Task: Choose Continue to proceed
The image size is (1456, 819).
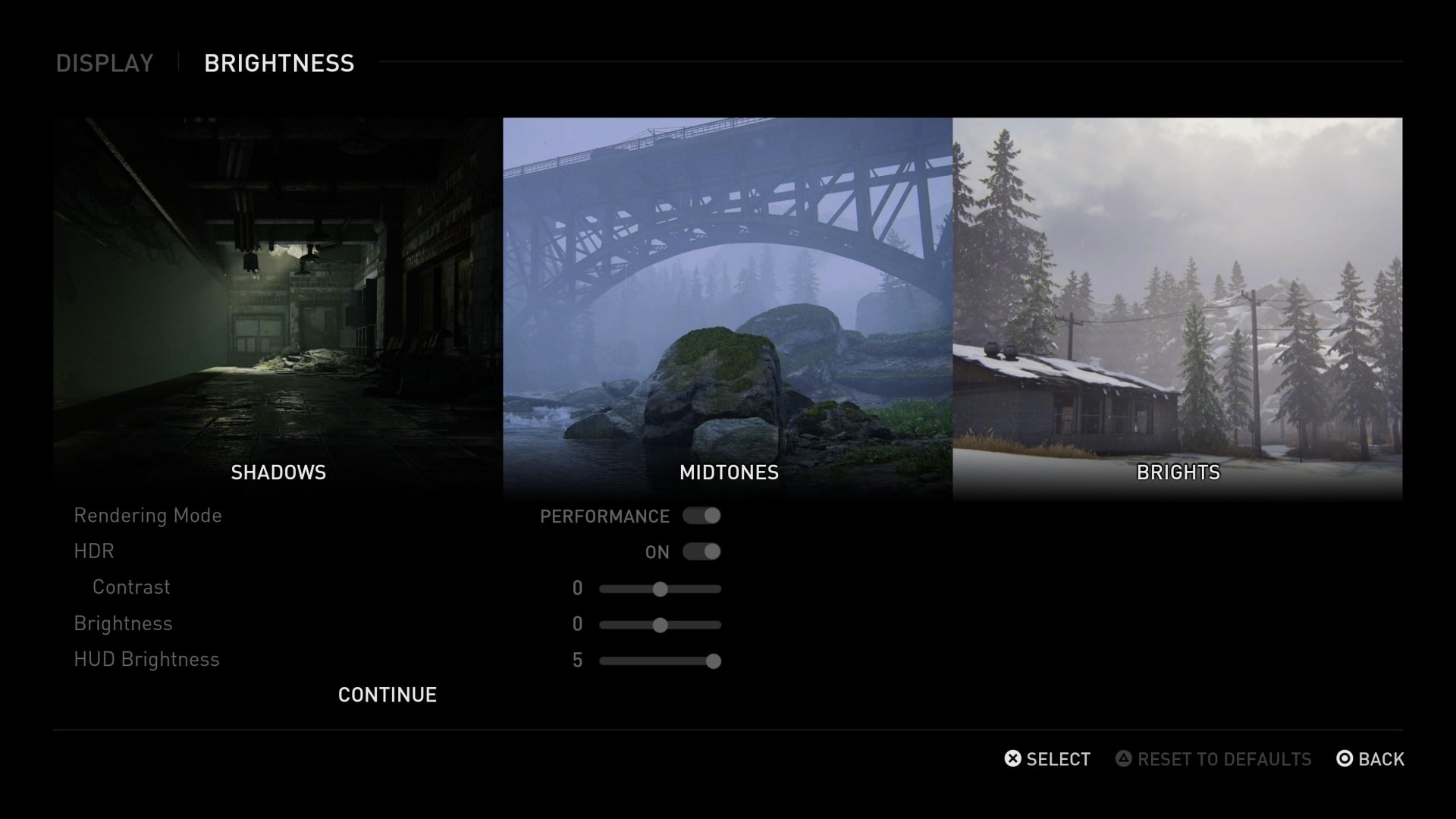Action: [387, 695]
